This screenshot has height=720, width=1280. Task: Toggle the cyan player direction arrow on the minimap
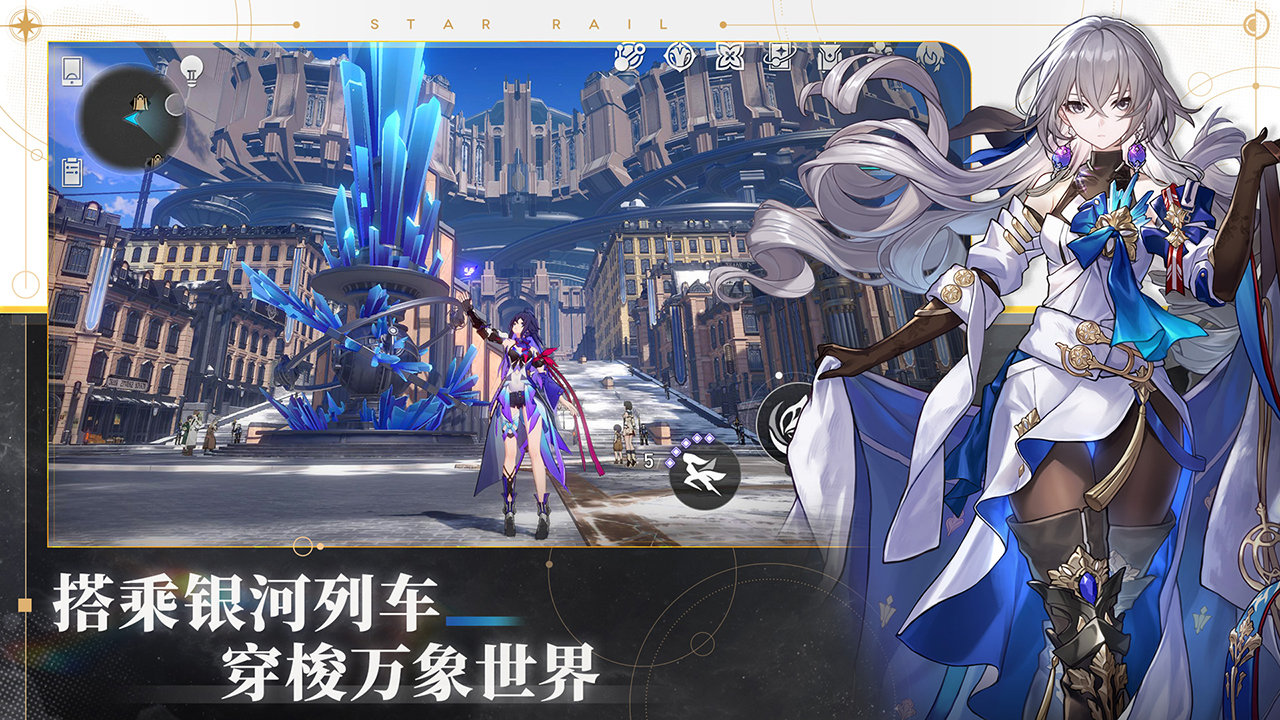click(x=132, y=119)
